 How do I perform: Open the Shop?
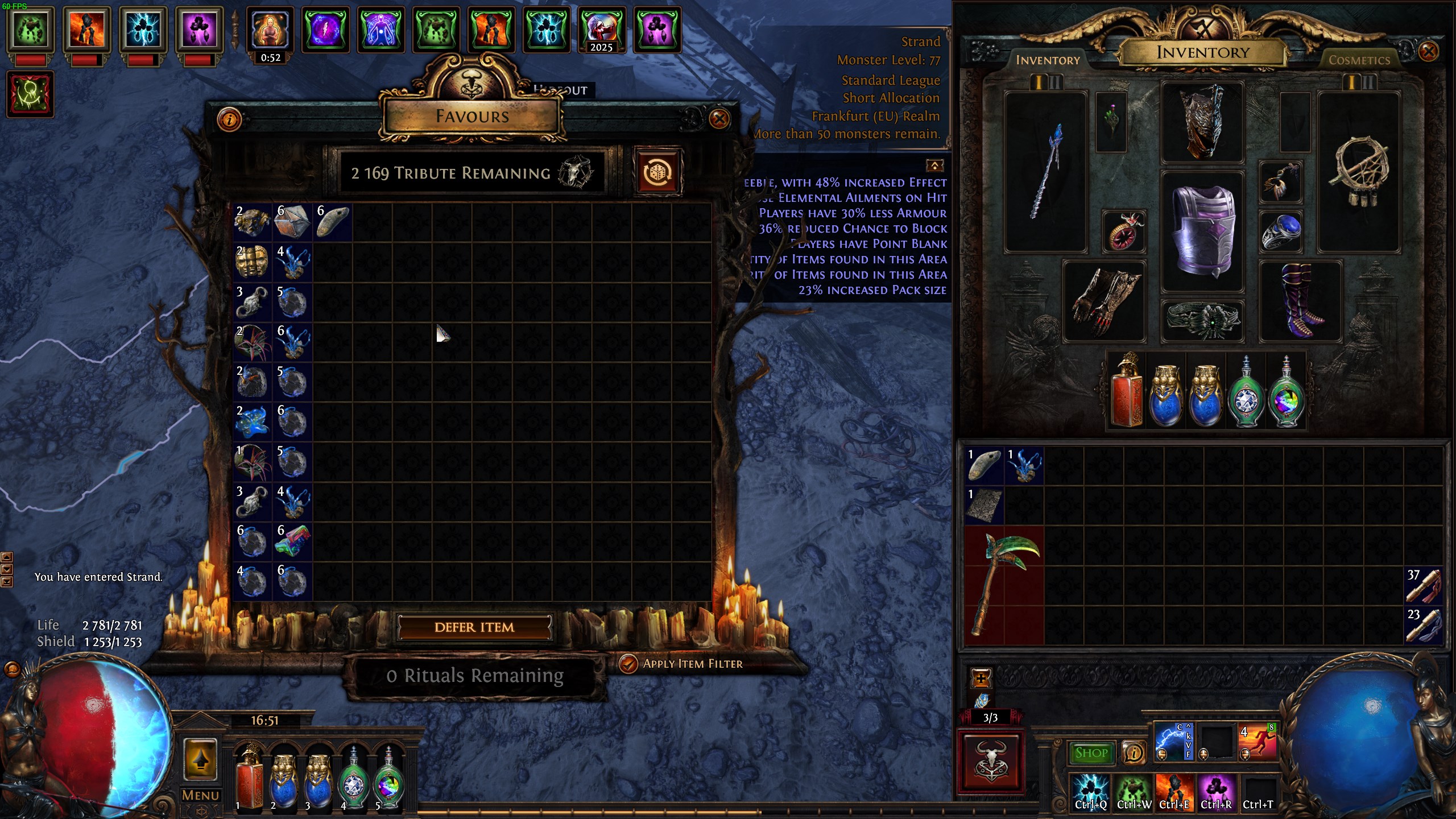[1091, 753]
